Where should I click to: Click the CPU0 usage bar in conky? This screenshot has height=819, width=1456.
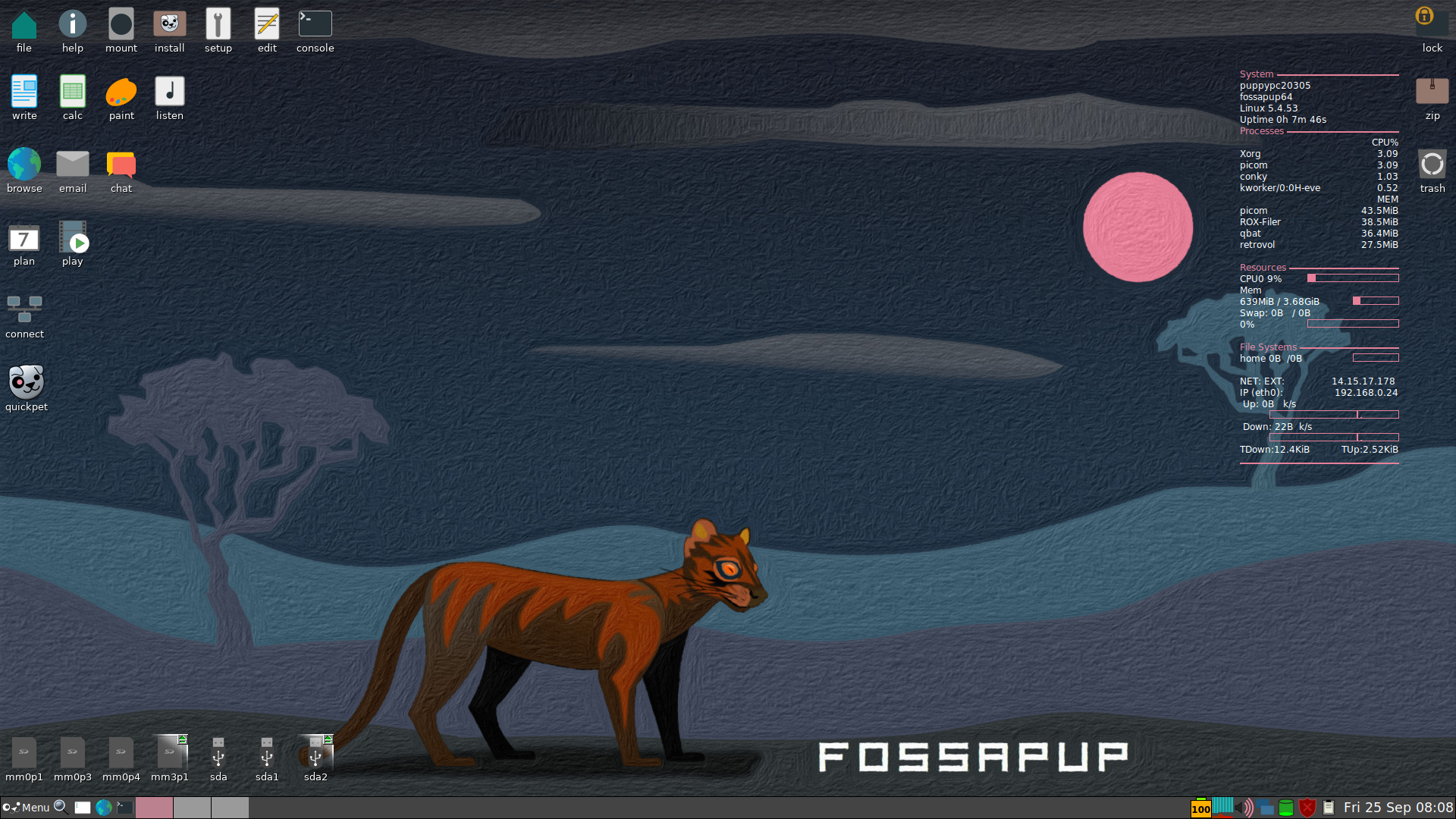point(1353,278)
